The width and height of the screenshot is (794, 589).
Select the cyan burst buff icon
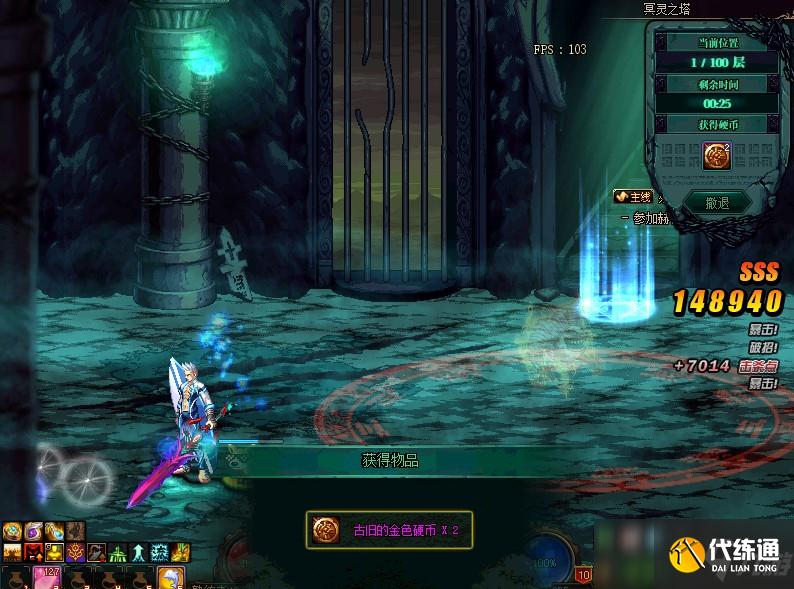(x=159, y=552)
